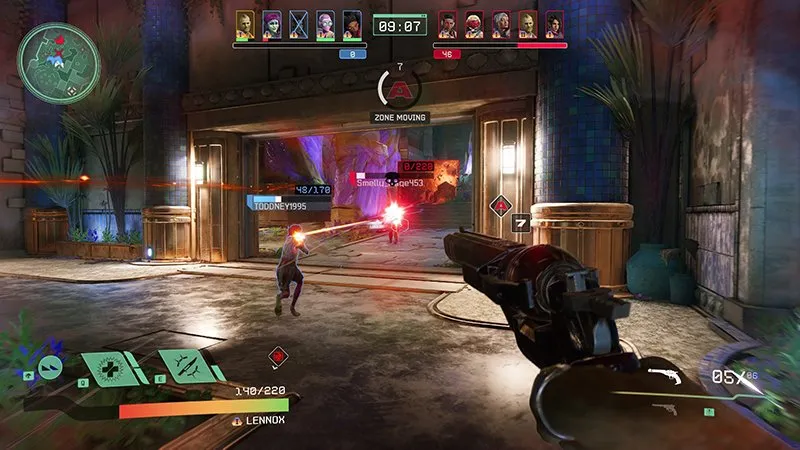Select the crossed-out eliminated teammate portrait
The image size is (800, 450).
[x=298, y=24]
